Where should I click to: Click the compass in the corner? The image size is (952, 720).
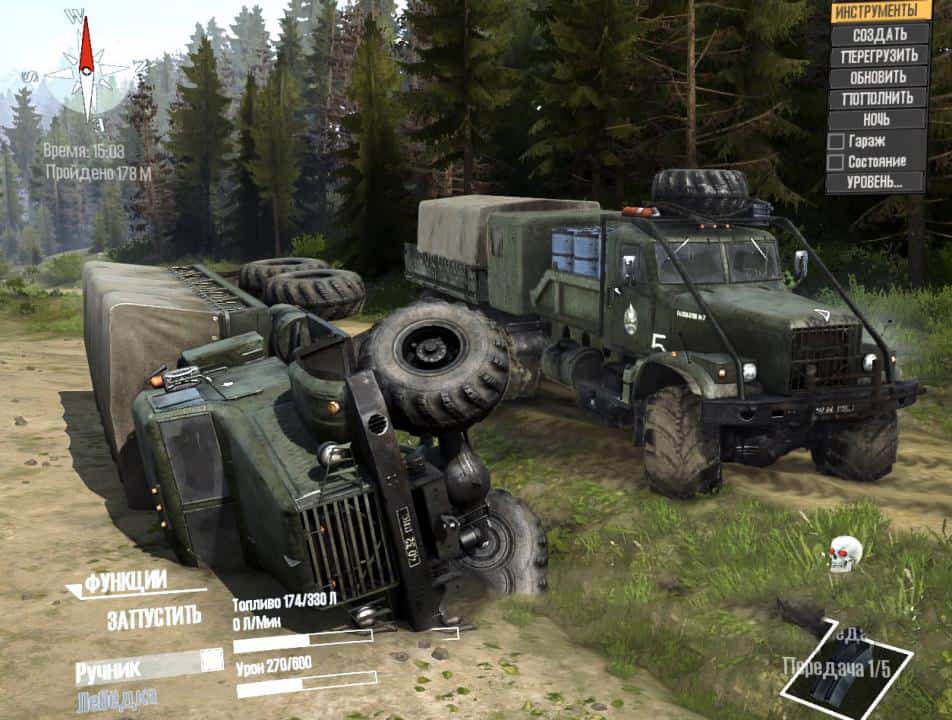coord(86,68)
